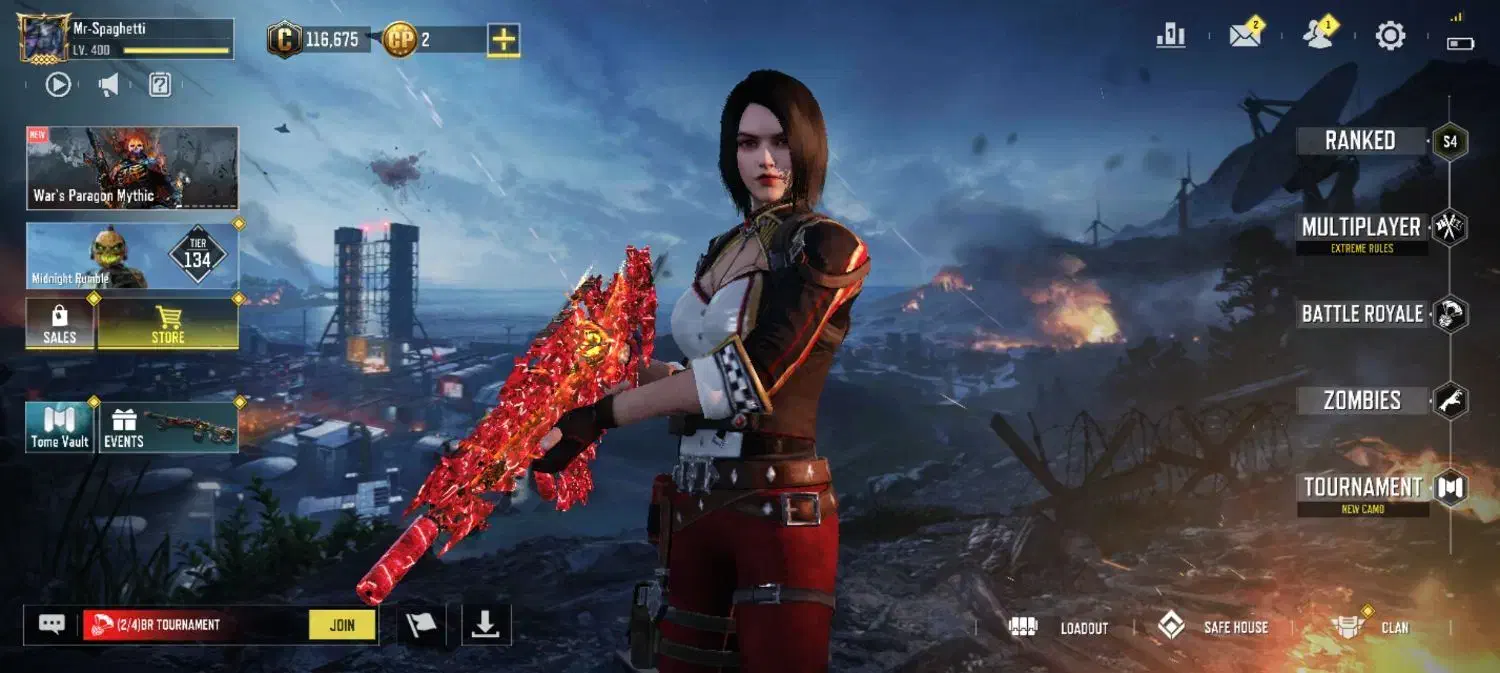Open the Sales page
This screenshot has height=673, width=1500.
click(60, 325)
